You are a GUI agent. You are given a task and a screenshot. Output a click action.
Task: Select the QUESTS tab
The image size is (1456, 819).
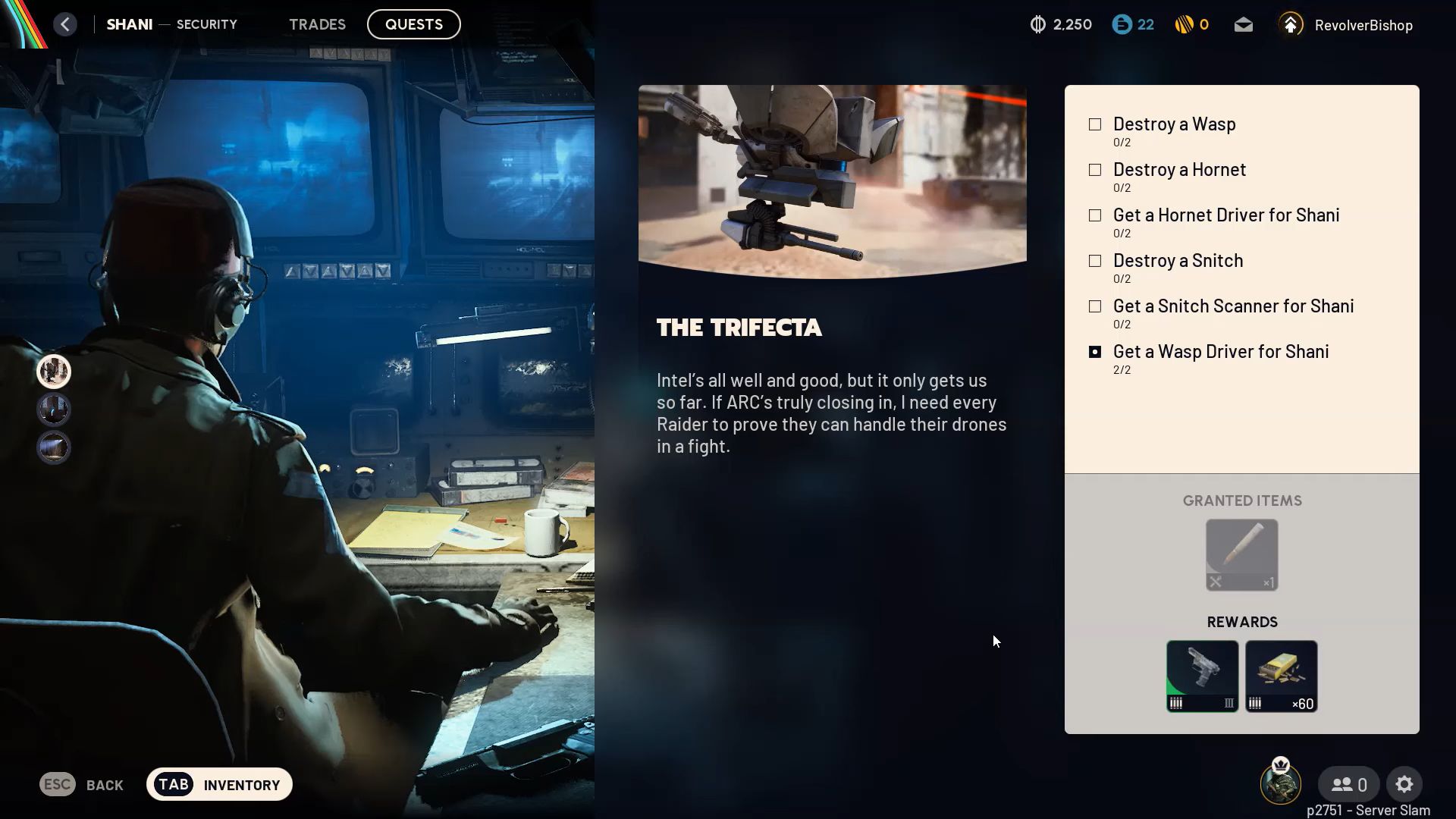pyautogui.click(x=413, y=24)
